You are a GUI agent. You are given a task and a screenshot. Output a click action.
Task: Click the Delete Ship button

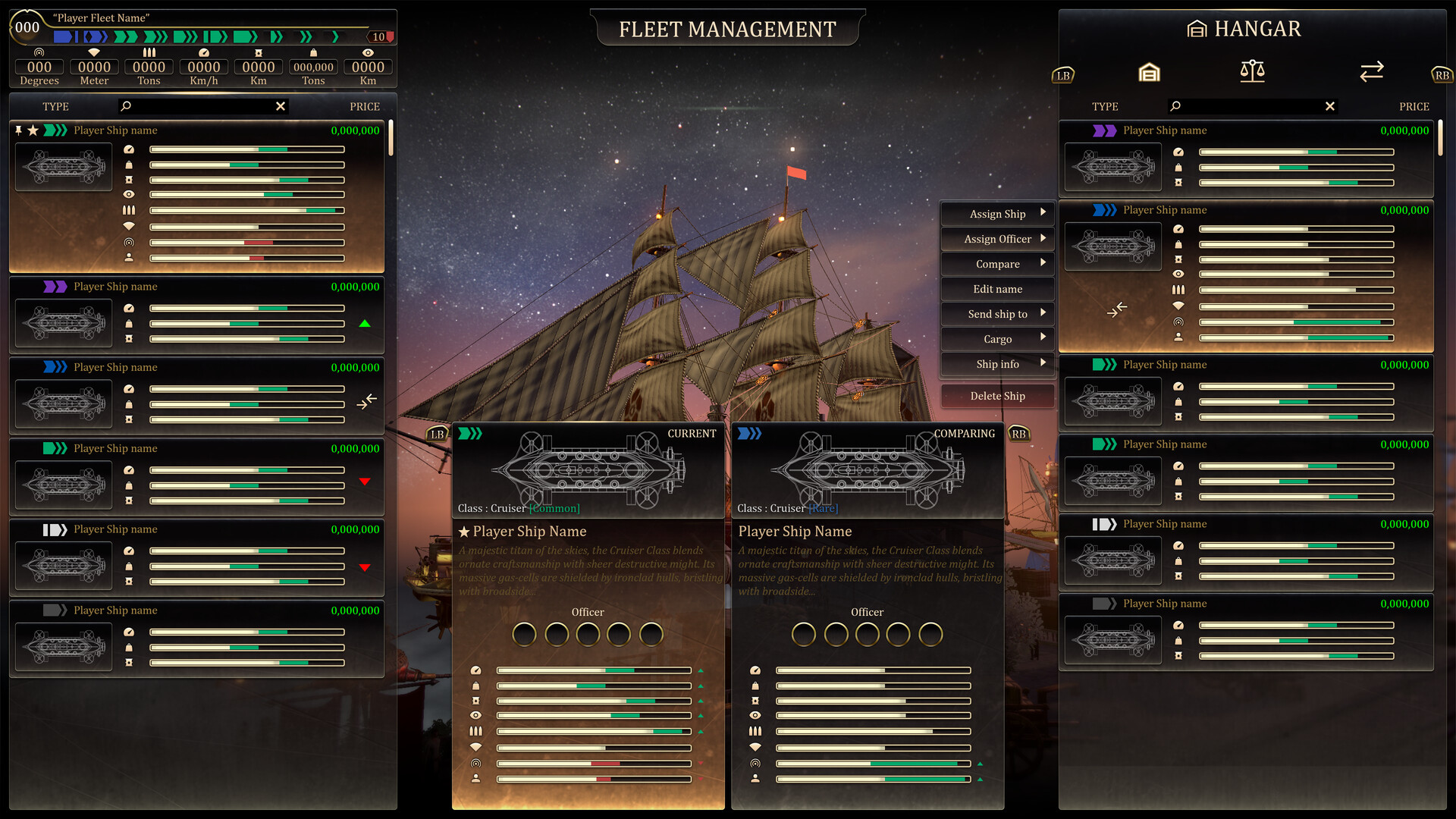pos(996,395)
